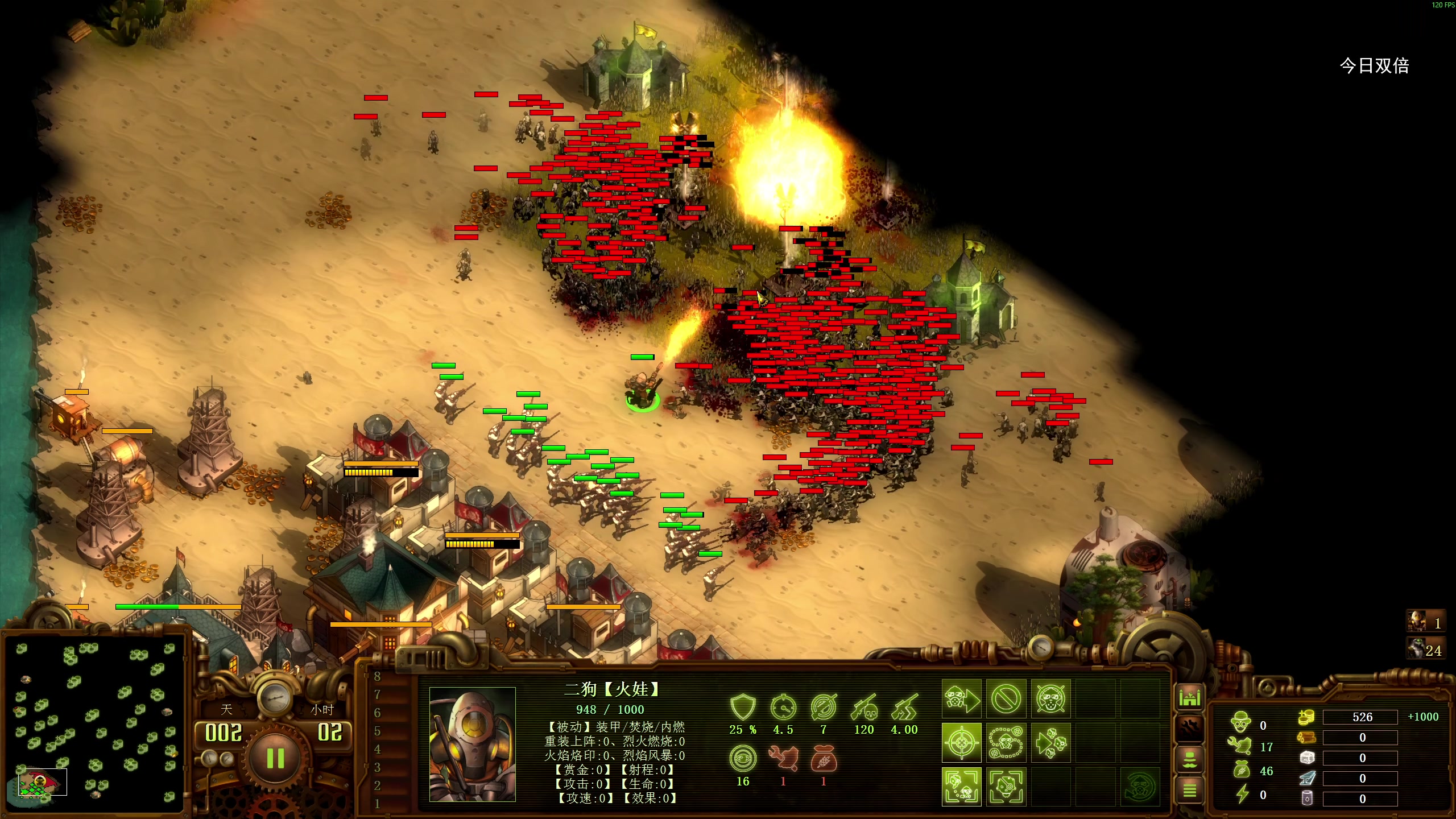Toggle the zombie-and-soldier bracket targeting mode

[961, 787]
